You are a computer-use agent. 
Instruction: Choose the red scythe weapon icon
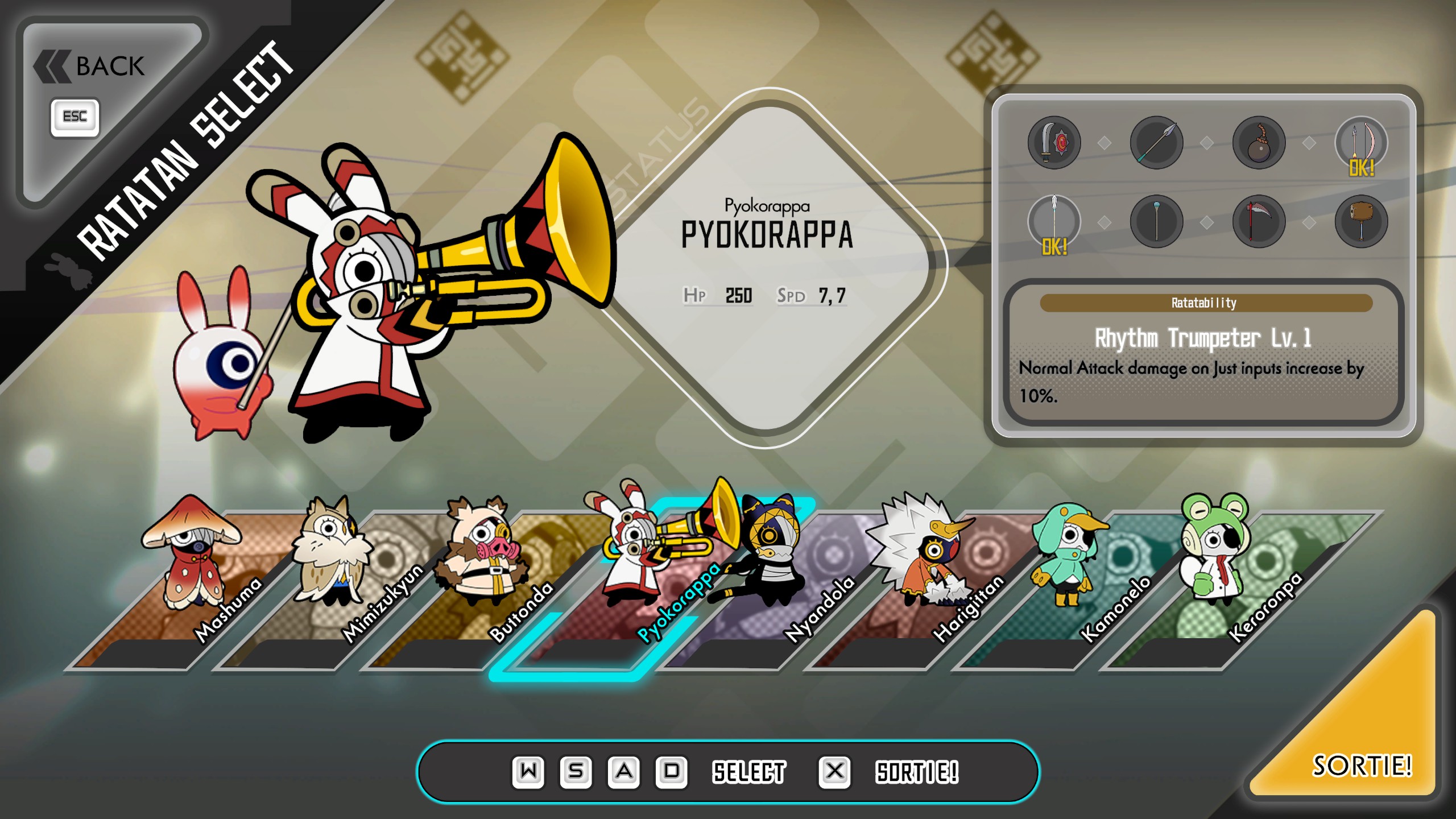[x=1259, y=221]
